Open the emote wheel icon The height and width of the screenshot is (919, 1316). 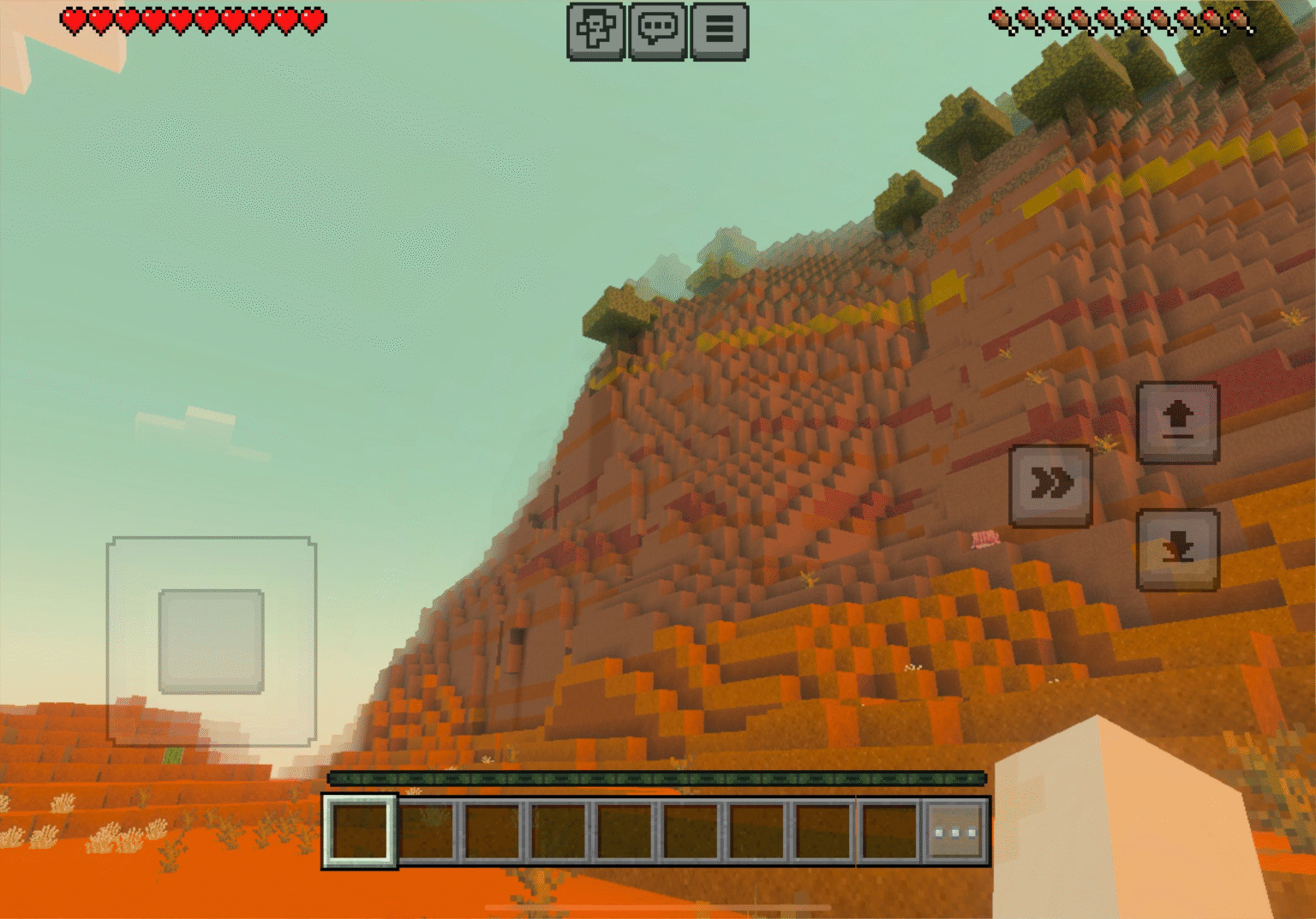tap(597, 33)
